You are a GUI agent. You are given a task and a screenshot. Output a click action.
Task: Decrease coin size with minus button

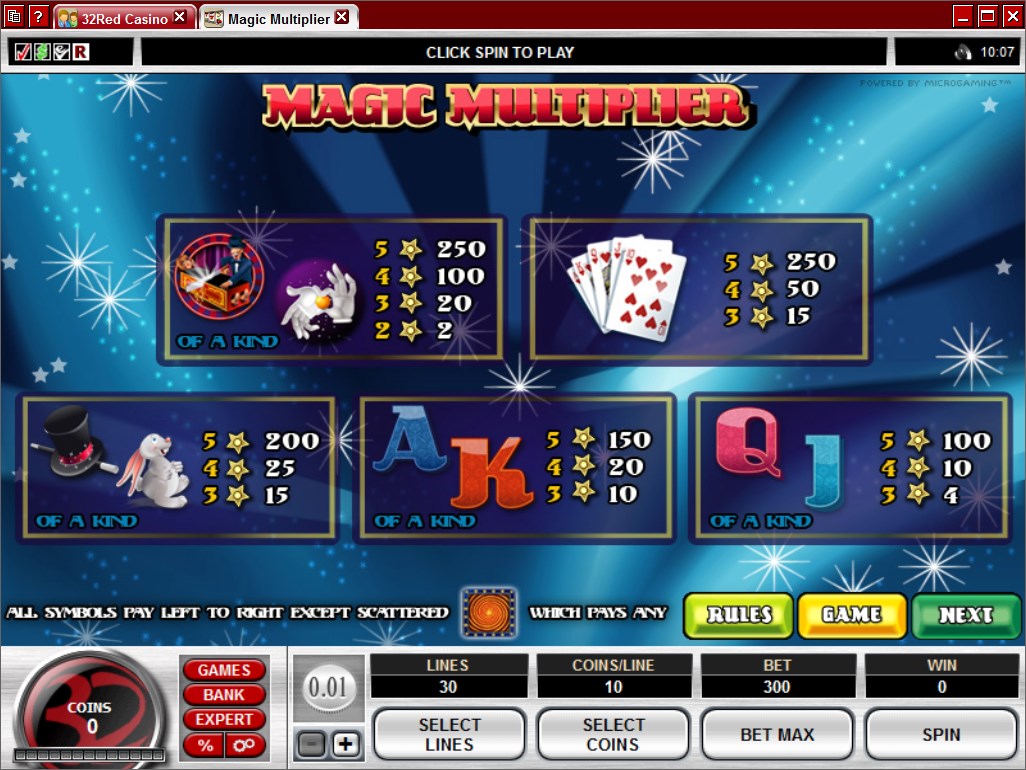click(311, 745)
